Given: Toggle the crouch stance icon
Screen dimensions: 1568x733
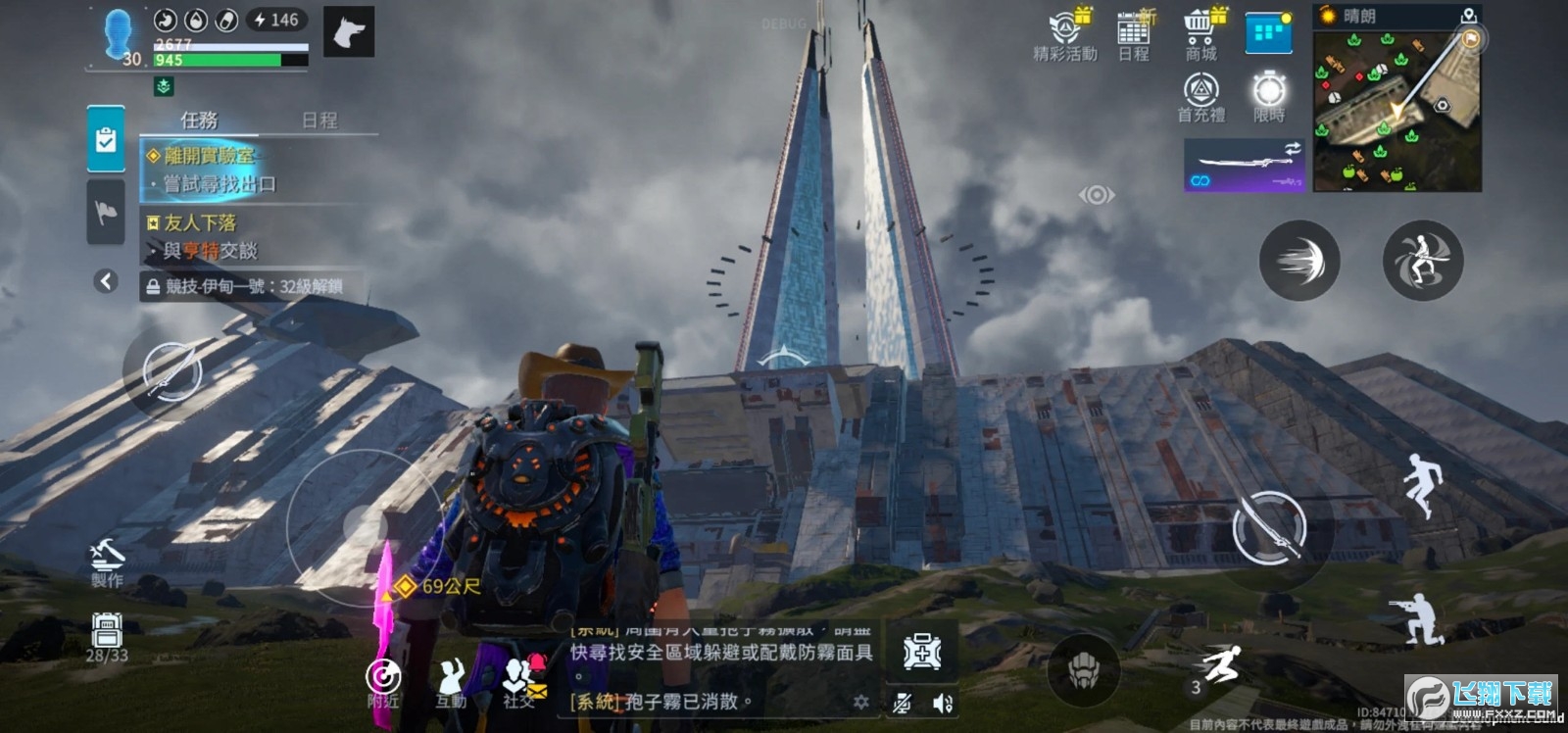Looking at the screenshot, I should point(1417,619).
